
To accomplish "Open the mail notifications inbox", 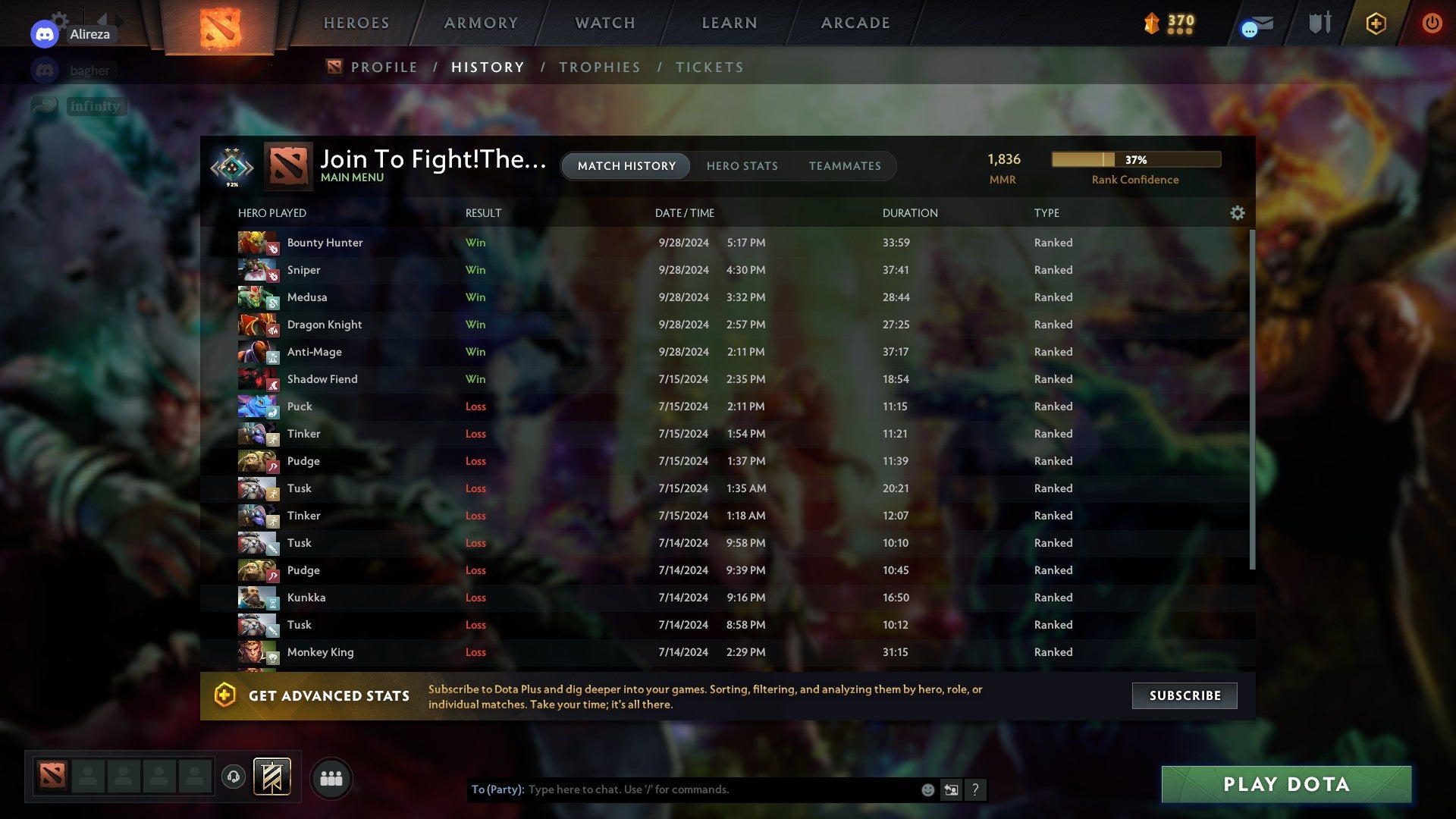I will (1255, 23).
